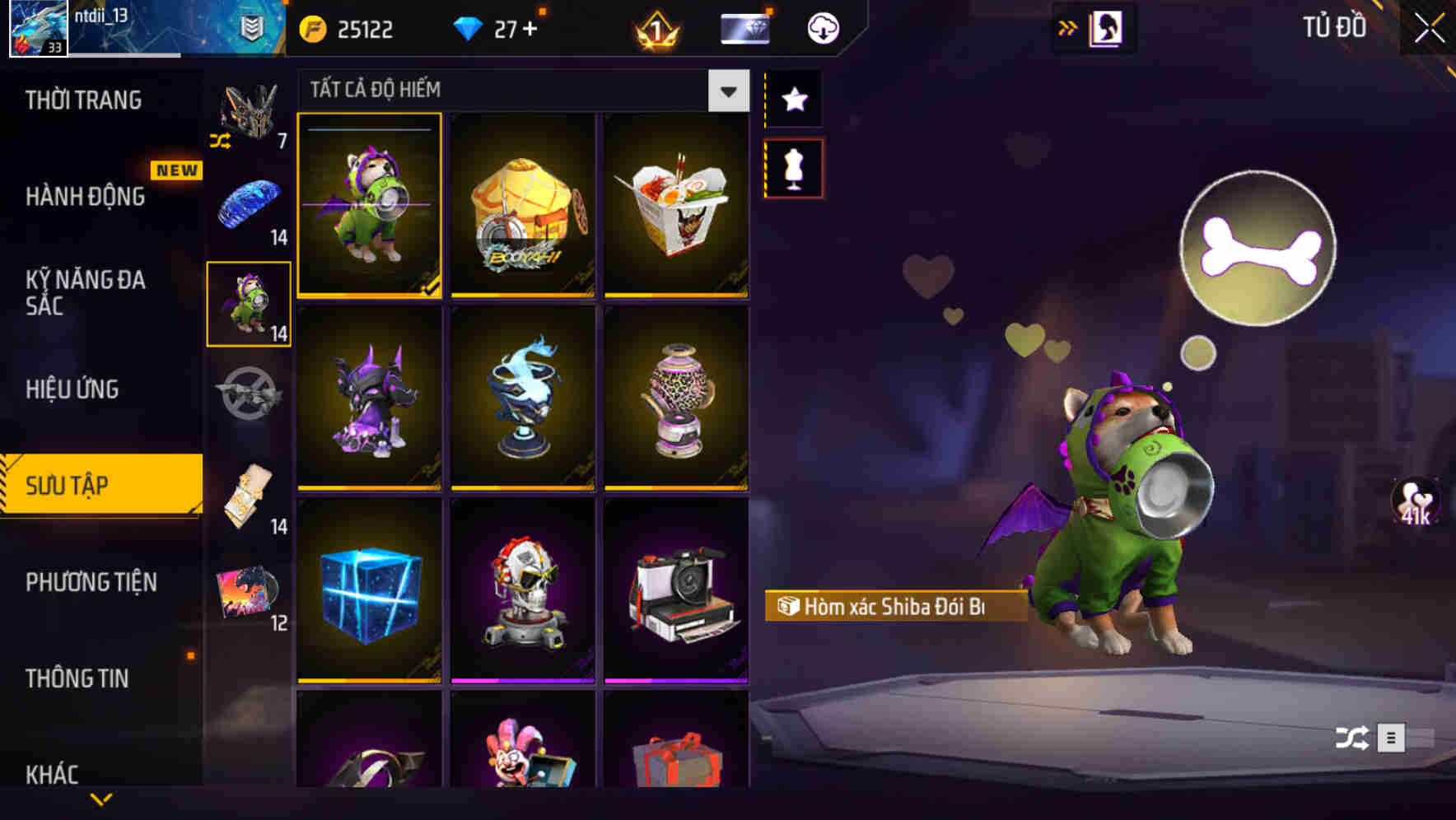1456x820 pixels.
Task: Select the parachute collection category icon
Action: click(248, 203)
